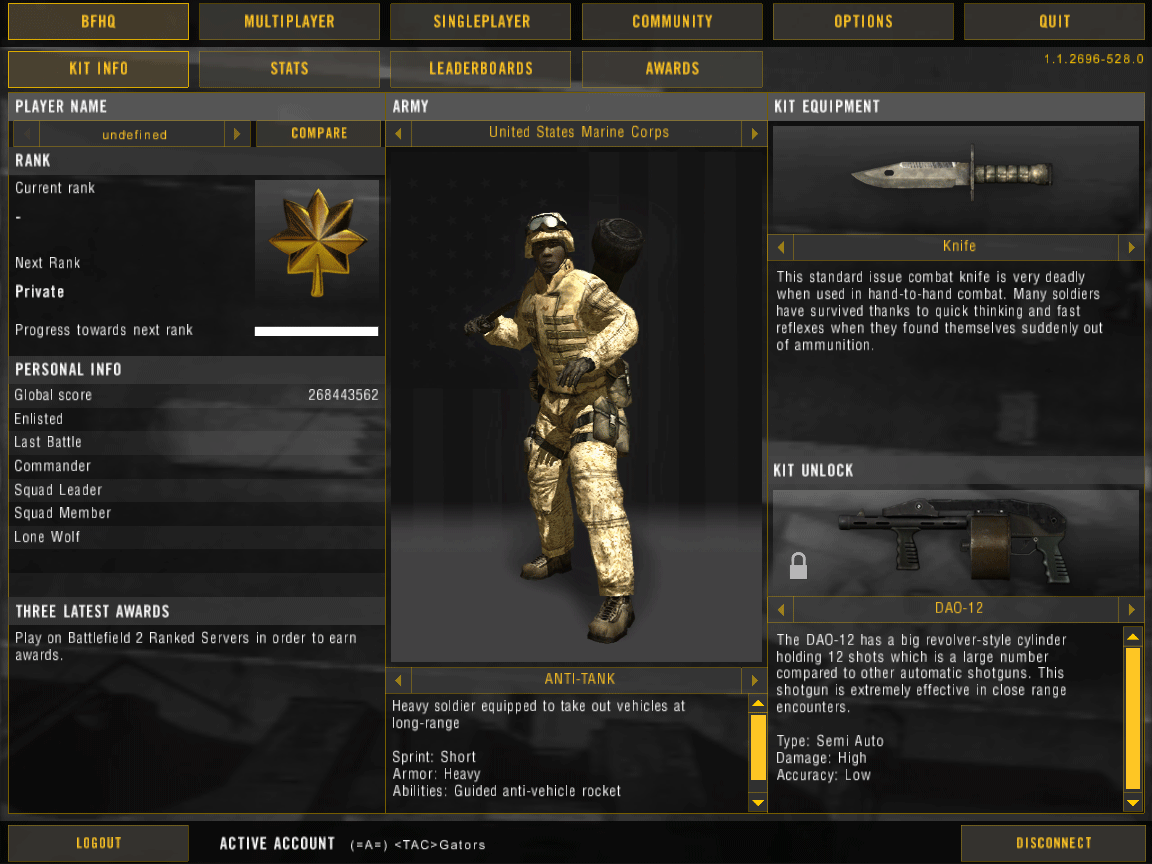Image resolution: width=1152 pixels, height=864 pixels.
Task: View the Awards tab
Action: 672,69
